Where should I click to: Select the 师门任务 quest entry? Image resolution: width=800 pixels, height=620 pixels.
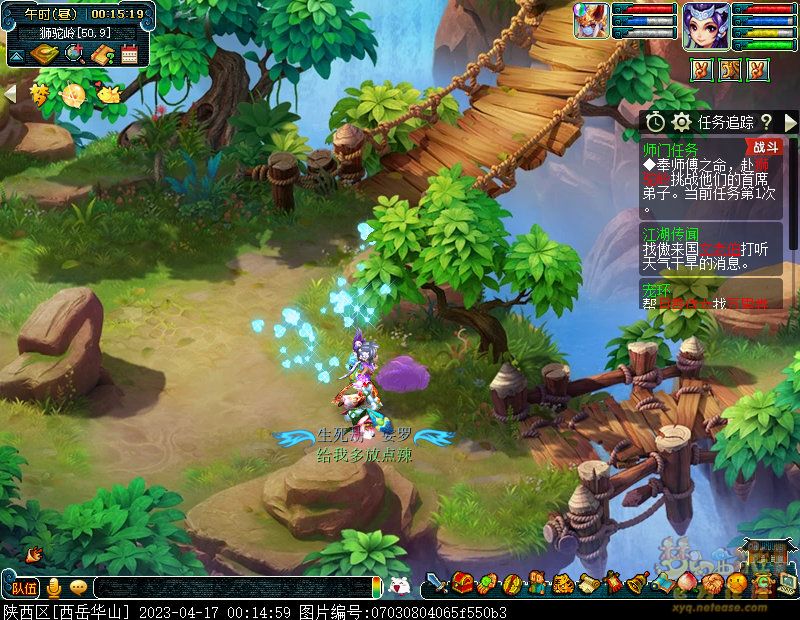[x=670, y=148]
